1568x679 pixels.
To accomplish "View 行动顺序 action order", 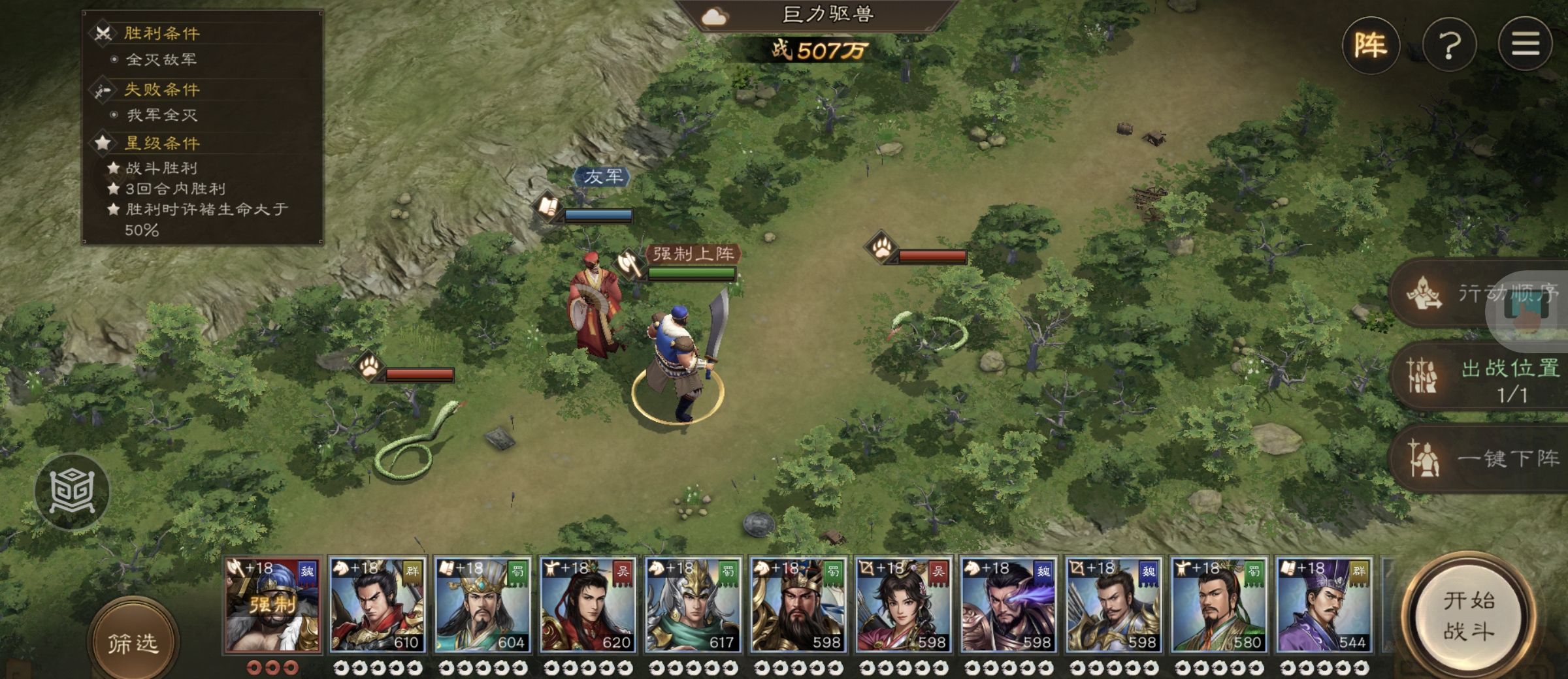I will (x=1483, y=293).
